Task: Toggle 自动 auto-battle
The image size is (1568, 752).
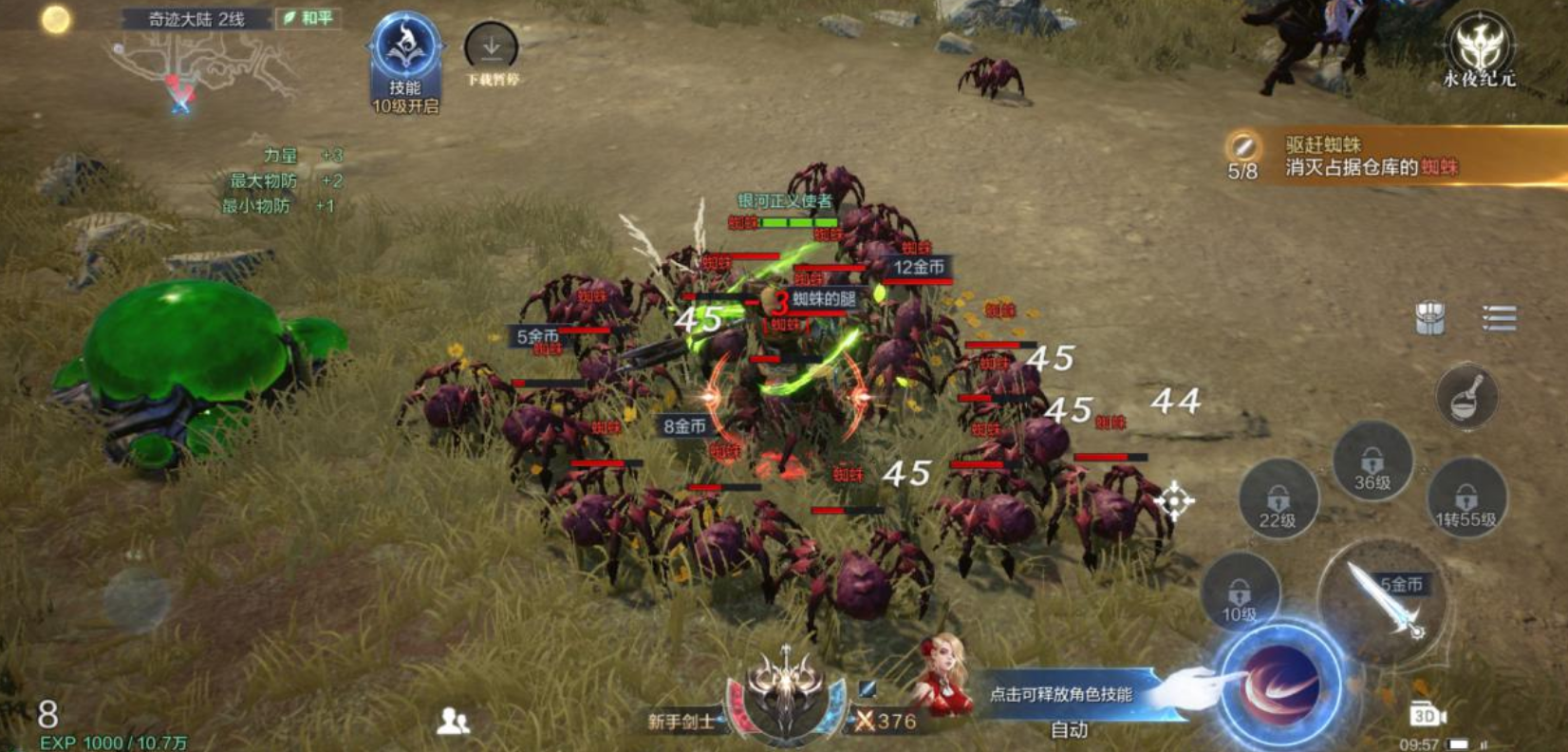Action: click(1070, 729)
